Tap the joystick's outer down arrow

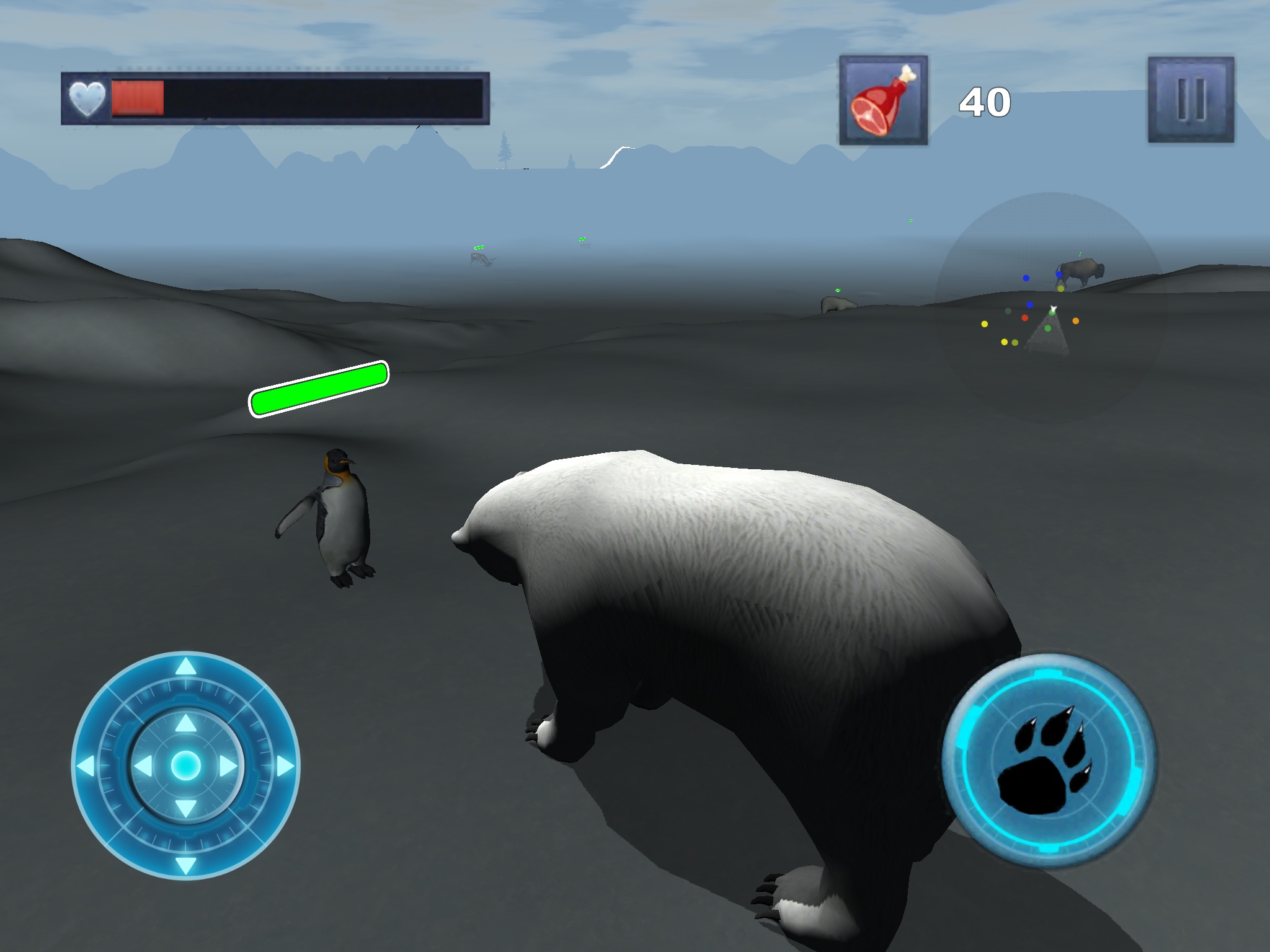point(186,864)
